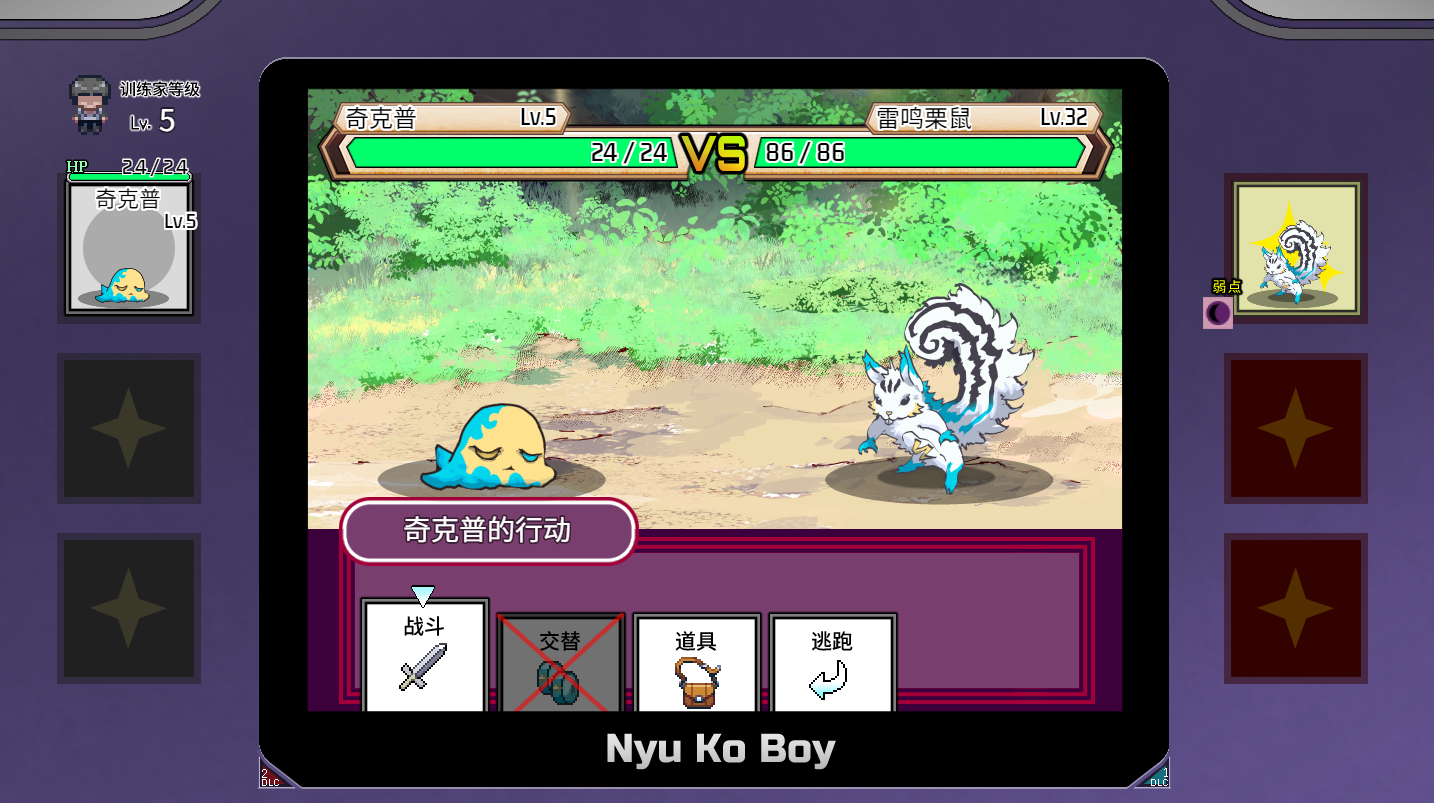Open the 道具 item bag
This screenshot has width=1434, height=803.
(697, 662)
